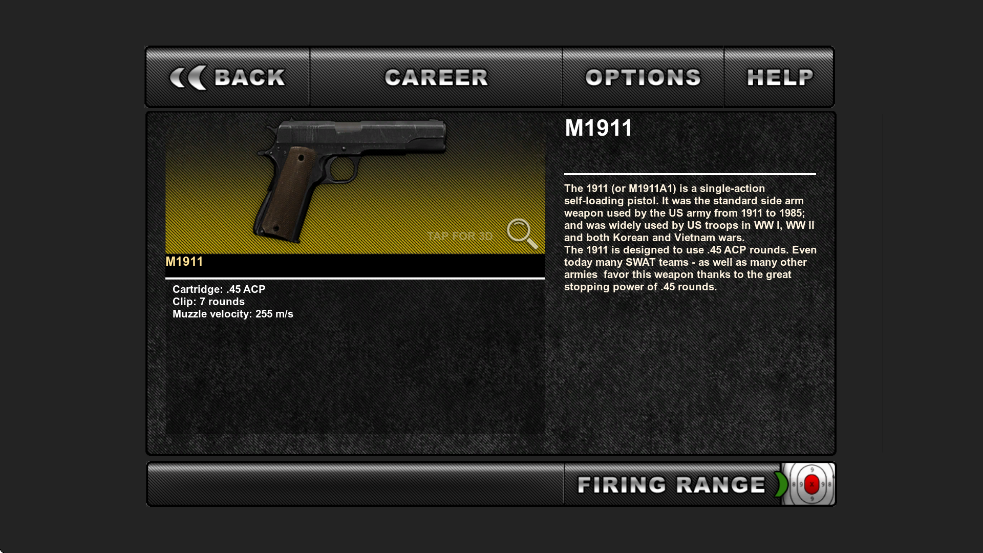Viewport: 983px width, 553px height.
Task: Open the Help screen
Action: pyautogui.click(x=779, y=78)
